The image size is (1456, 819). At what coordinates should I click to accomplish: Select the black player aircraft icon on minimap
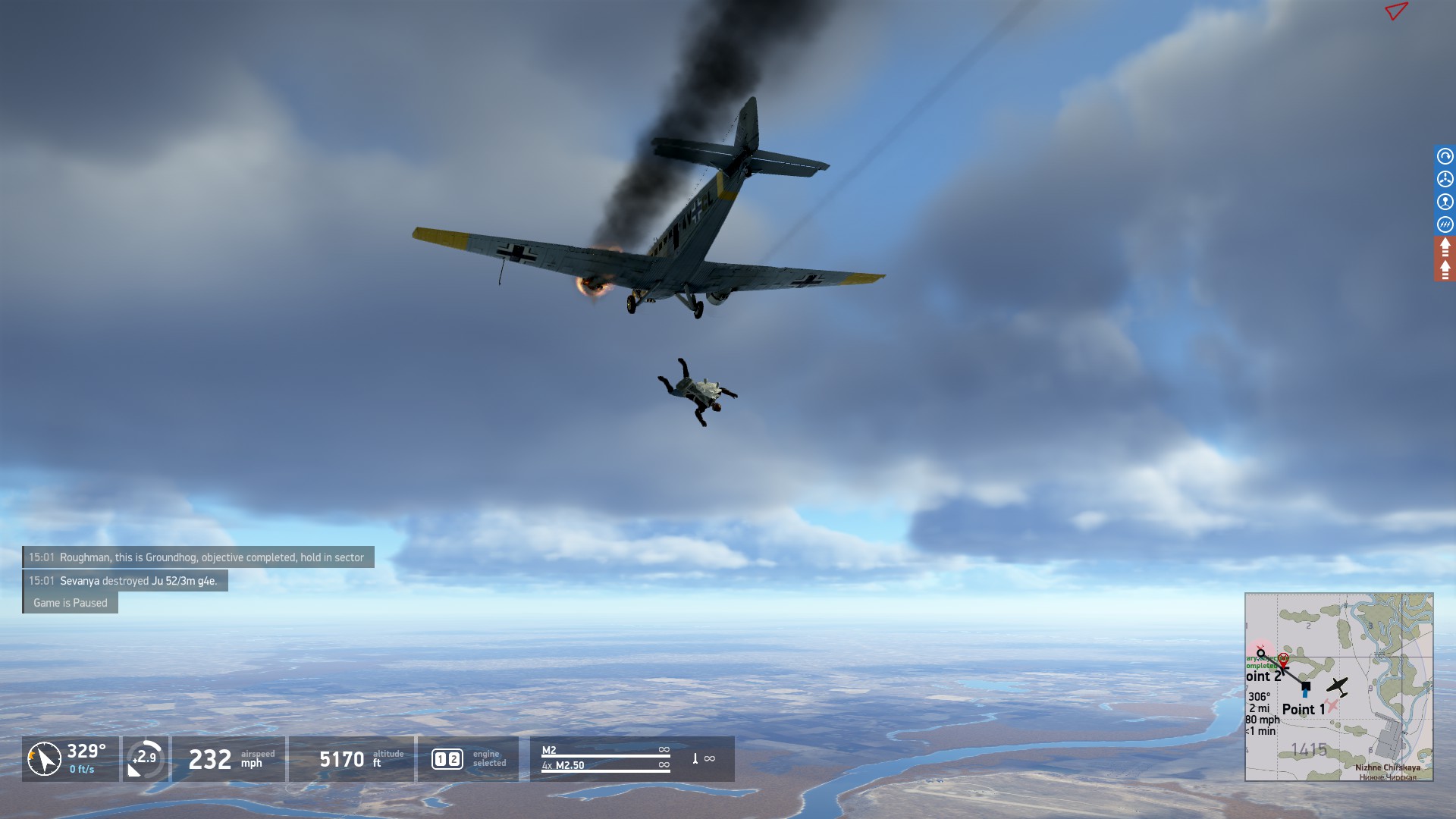[x=1337, y=686]
